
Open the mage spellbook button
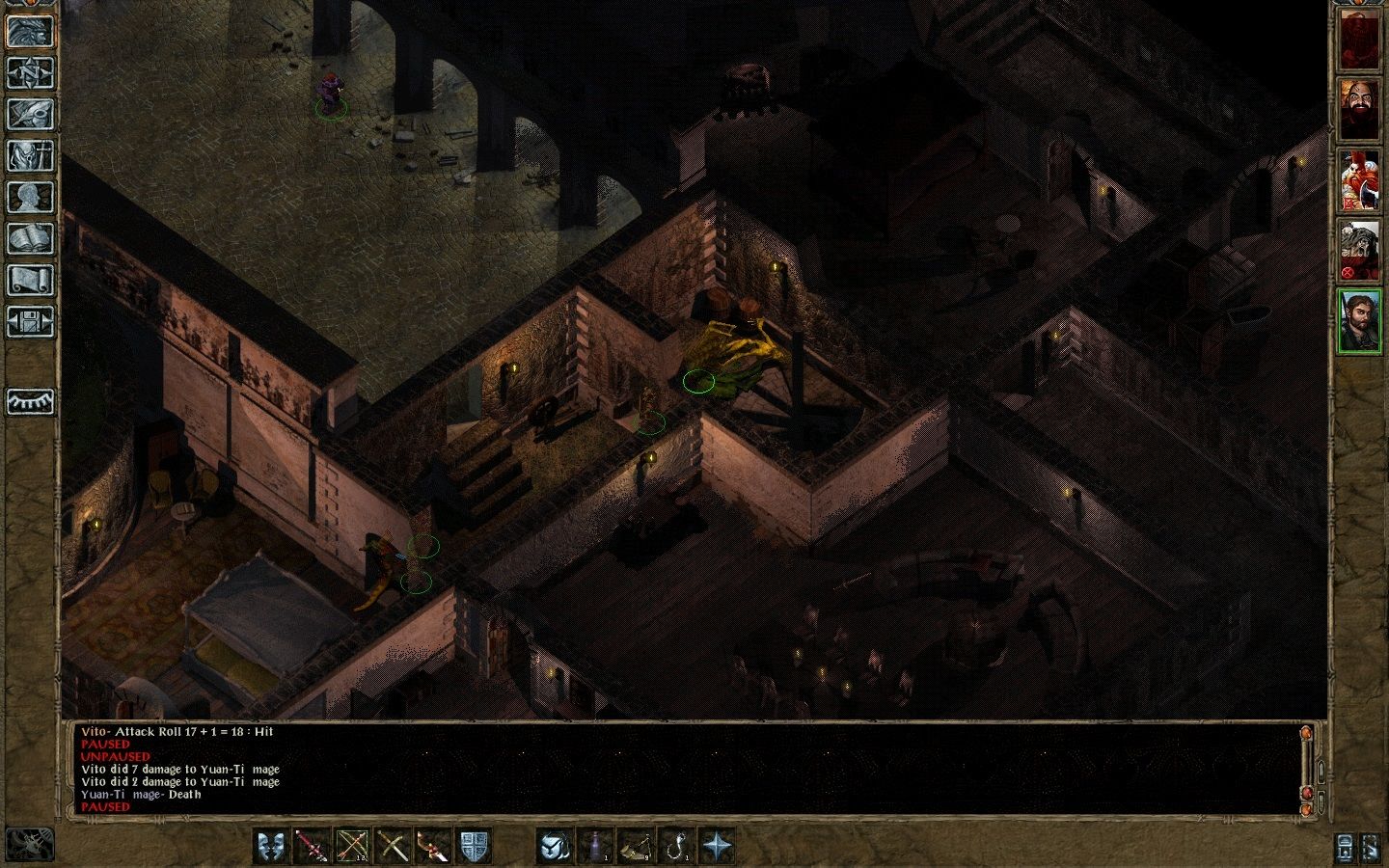(x=30, y=238)
